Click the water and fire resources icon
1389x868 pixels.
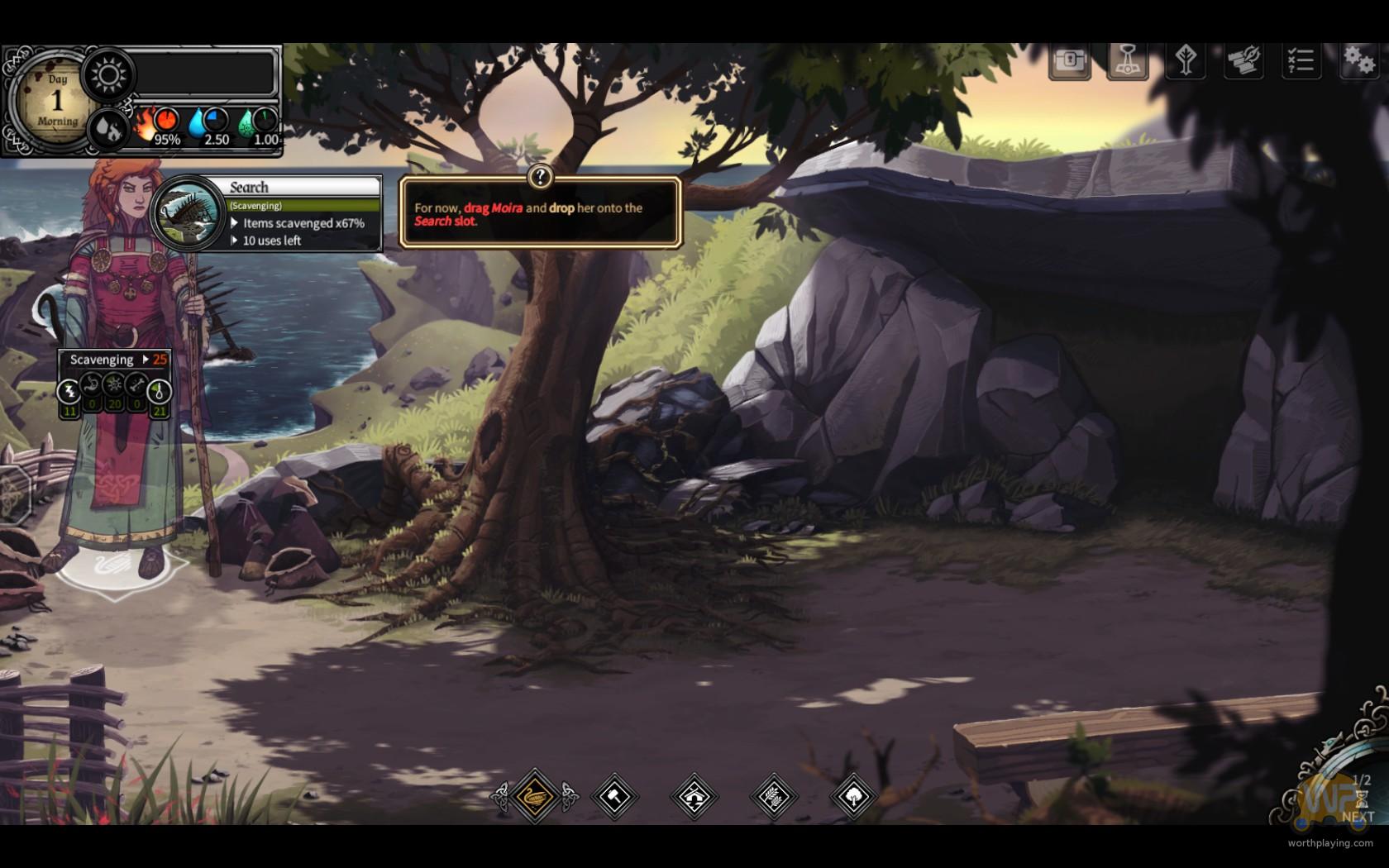click(x=107, y=128)
